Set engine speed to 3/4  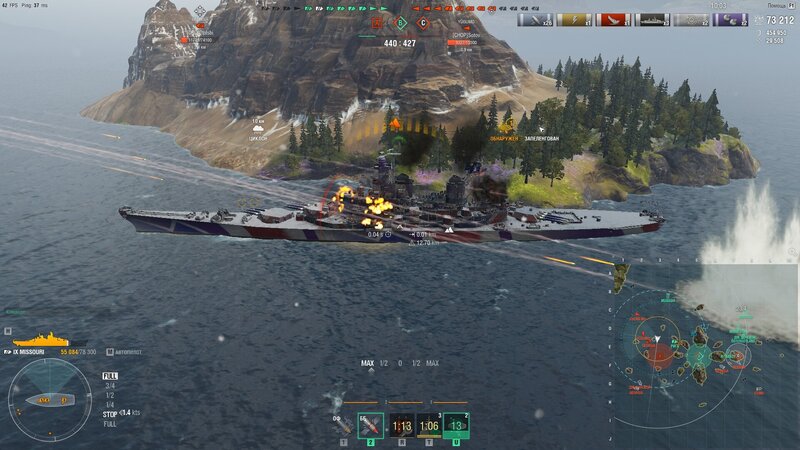point(110,385)
